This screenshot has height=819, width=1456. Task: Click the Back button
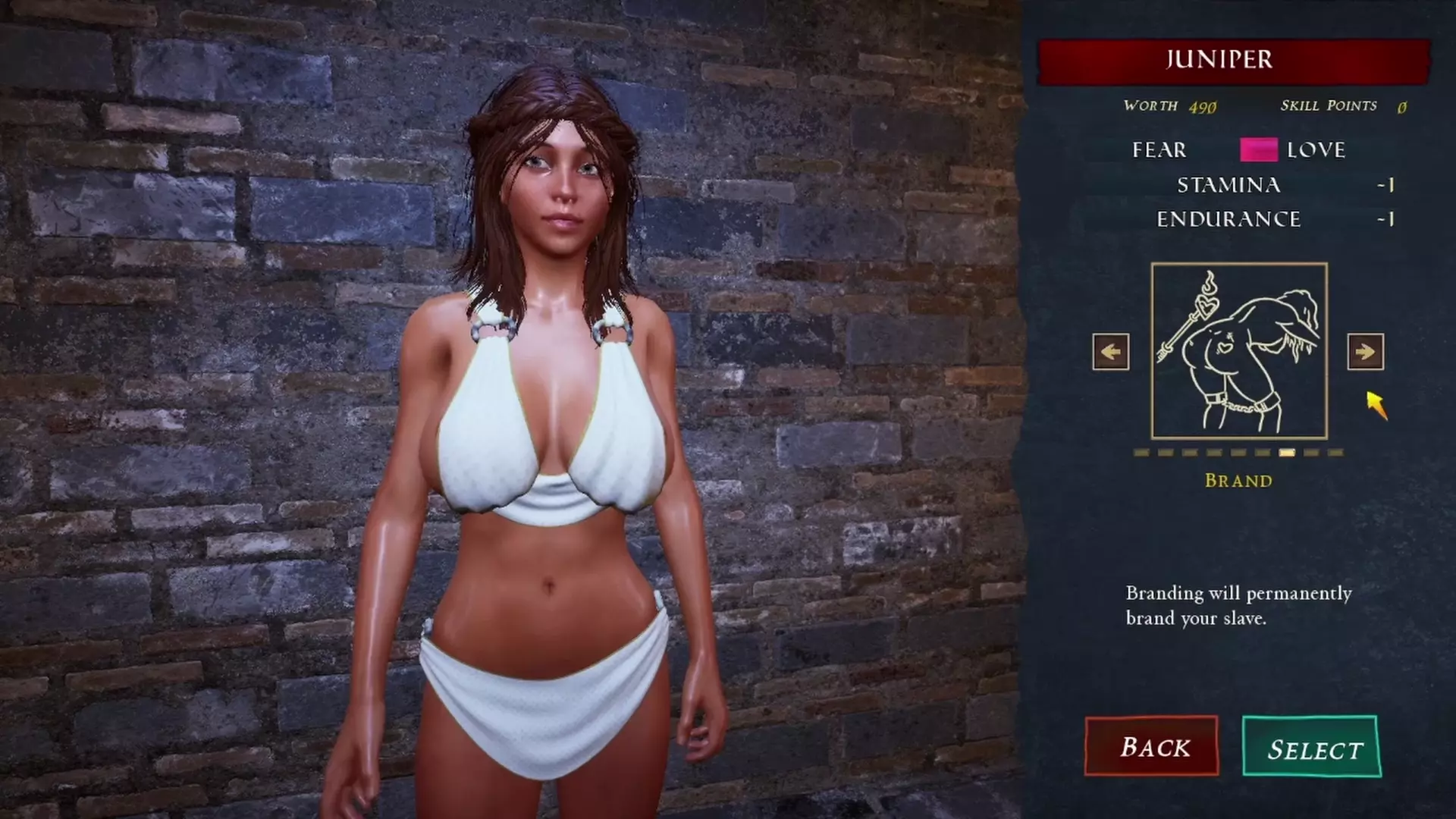click(1151, 746)
